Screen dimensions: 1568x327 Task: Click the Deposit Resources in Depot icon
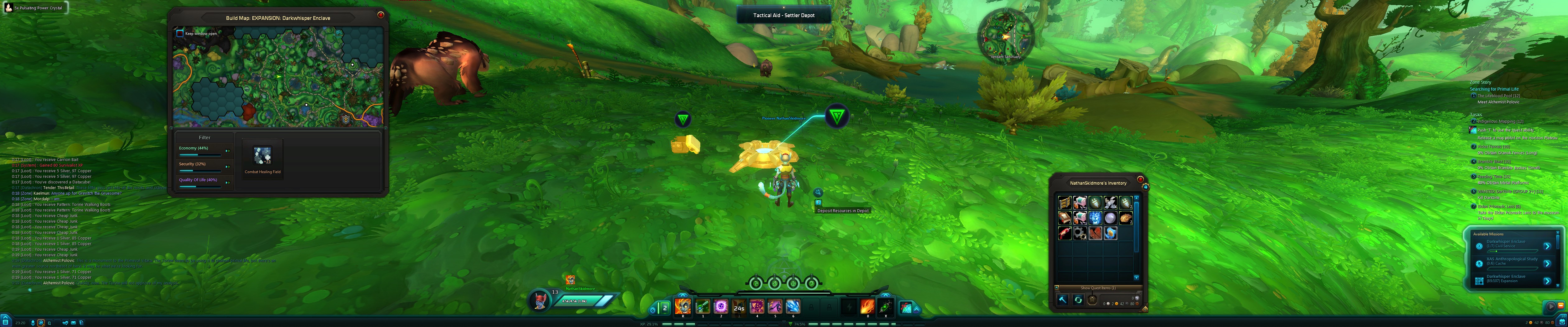click(x=819, y=203)
